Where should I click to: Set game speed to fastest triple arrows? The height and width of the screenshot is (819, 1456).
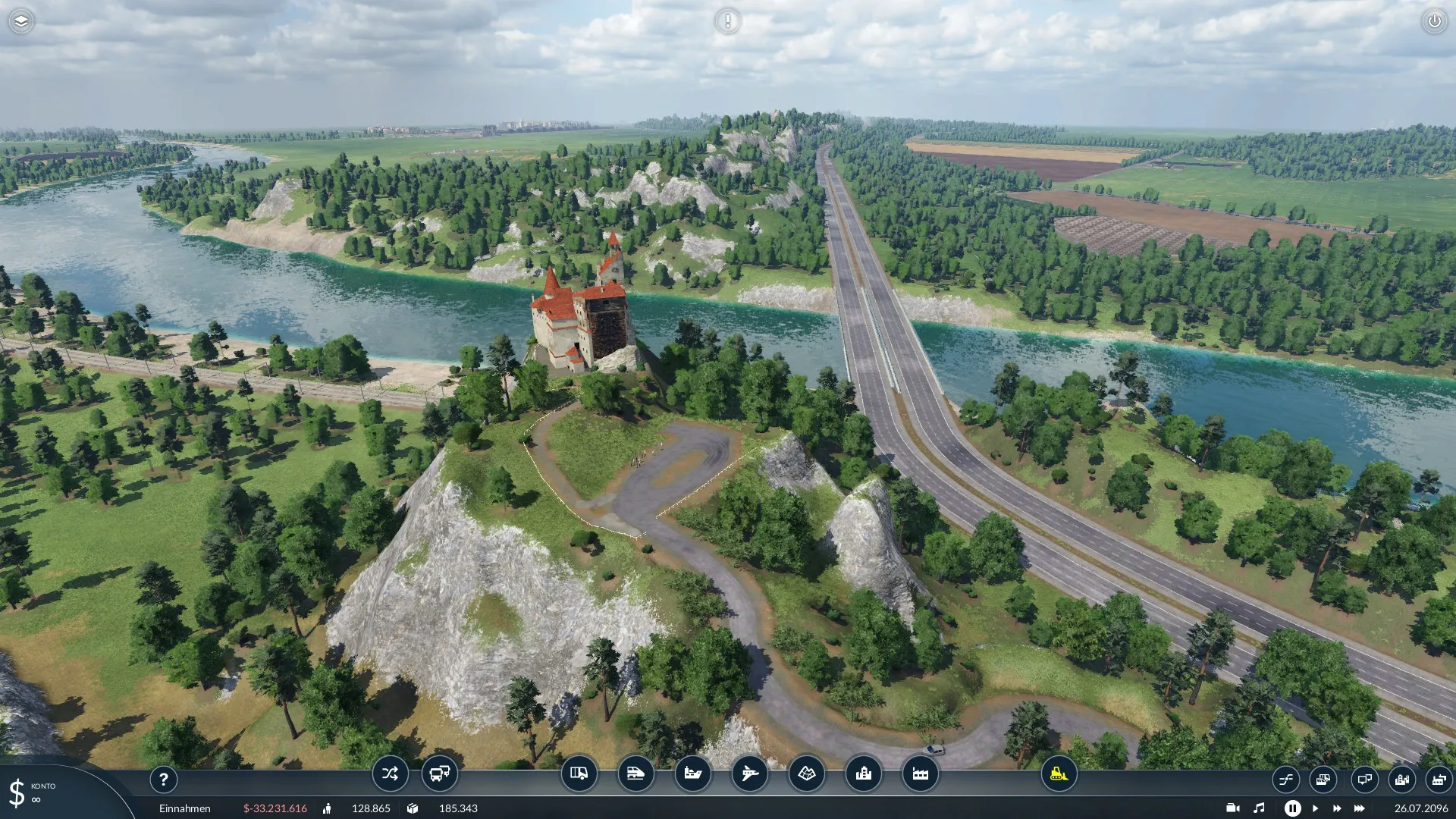click(x=1360, y=808)
